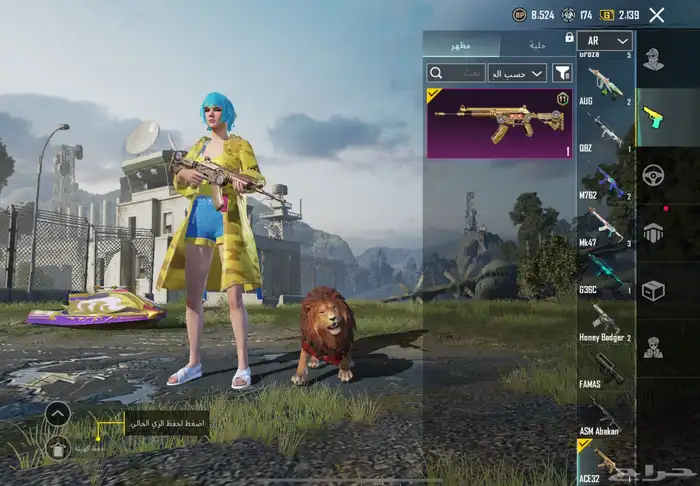The height and width of the screenshot is (486, 700).
Task: Open the vehicle steering wheel category
Action: (653, 174)
